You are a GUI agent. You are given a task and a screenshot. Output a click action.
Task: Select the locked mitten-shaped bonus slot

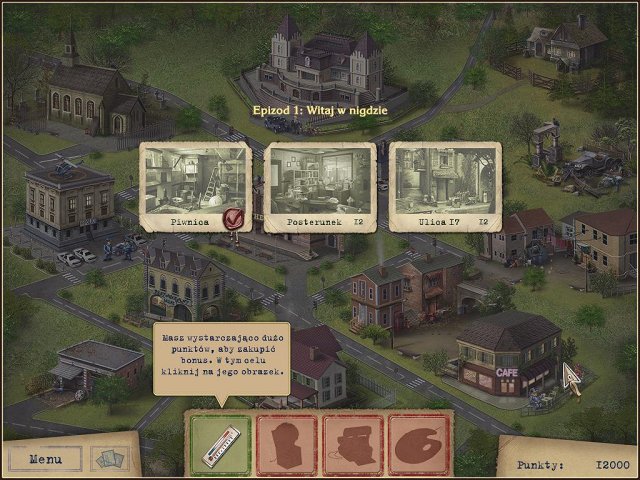[x=287, y=442]
